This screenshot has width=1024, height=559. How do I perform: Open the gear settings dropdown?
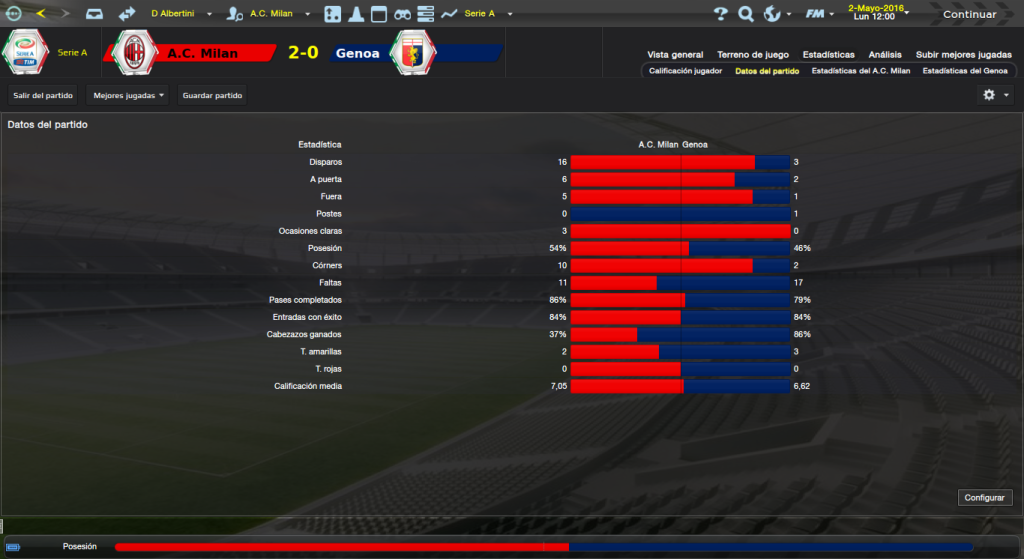pos(995,95)
